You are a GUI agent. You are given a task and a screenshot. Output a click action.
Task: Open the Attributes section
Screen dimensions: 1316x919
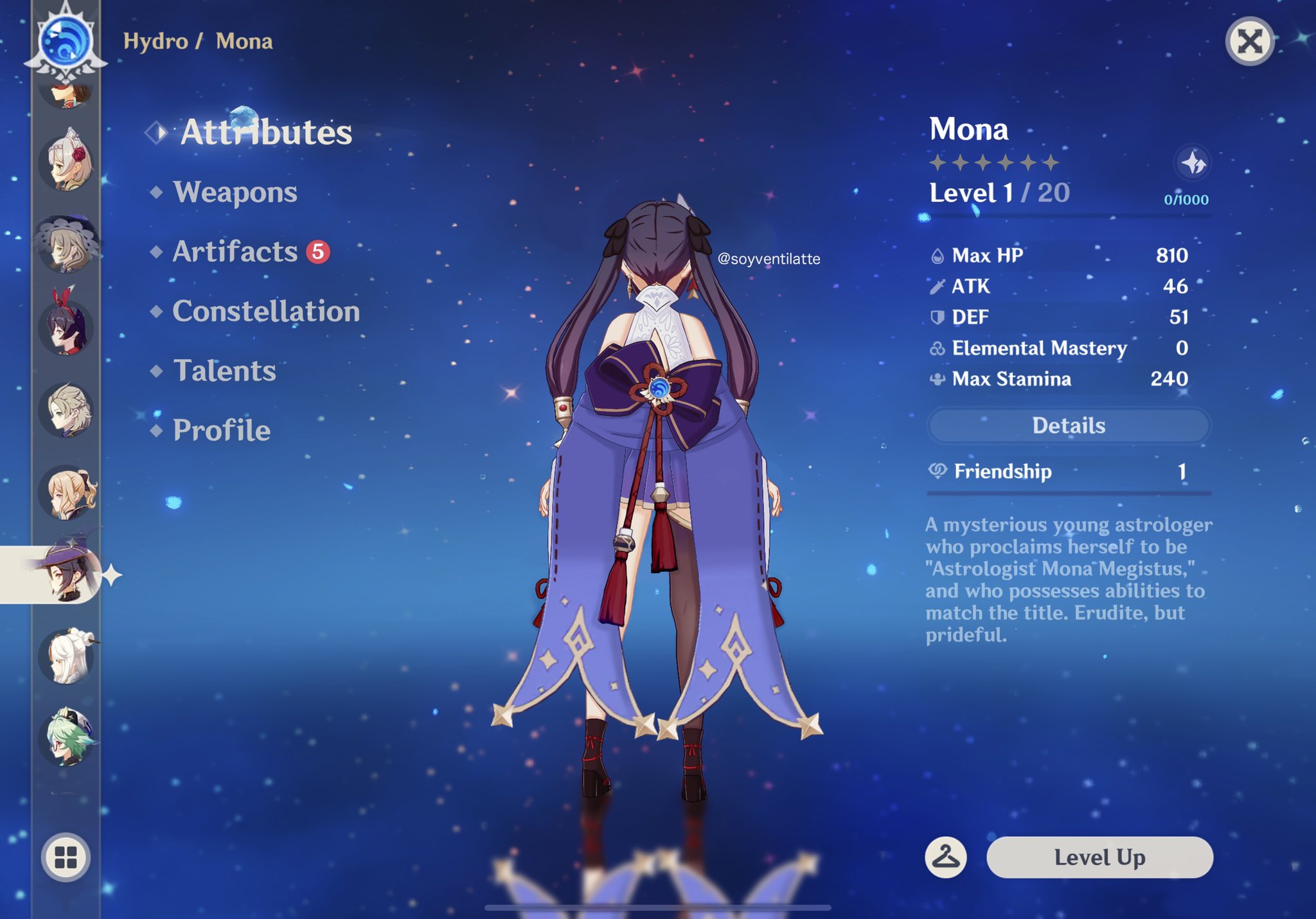click(x=265, y=132)
